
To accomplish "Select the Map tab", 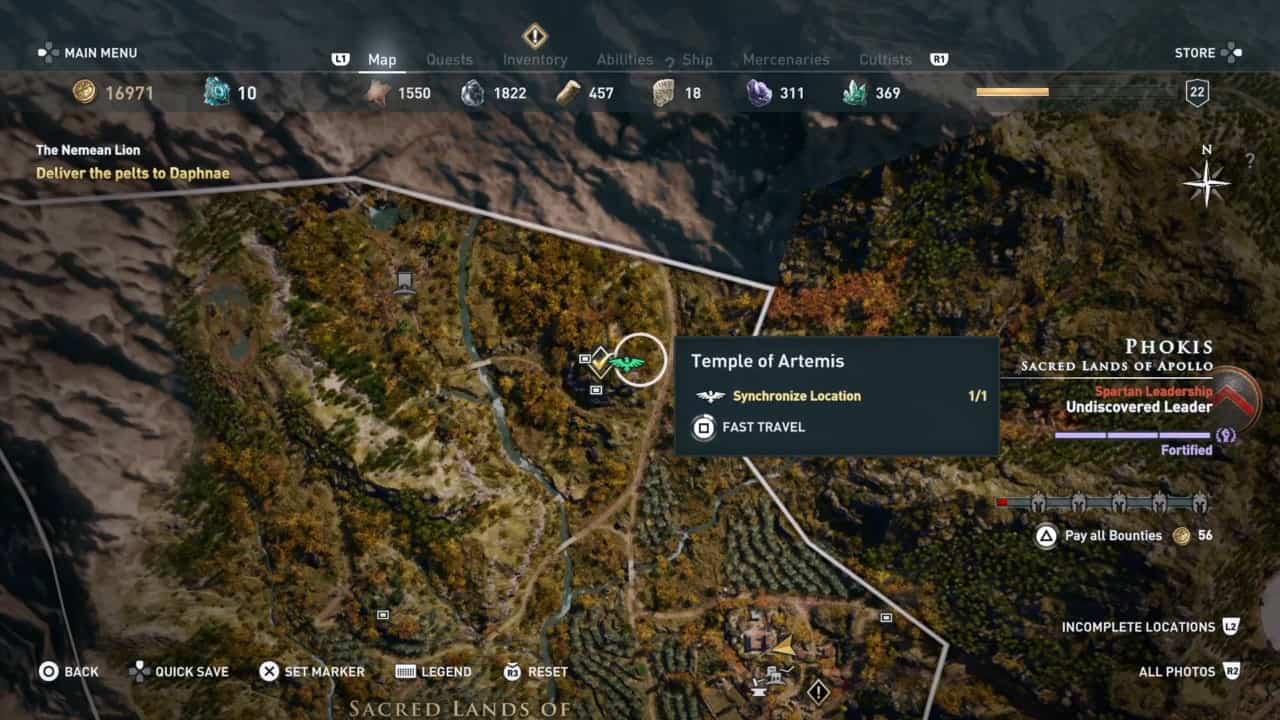I will tap(382, 60).
